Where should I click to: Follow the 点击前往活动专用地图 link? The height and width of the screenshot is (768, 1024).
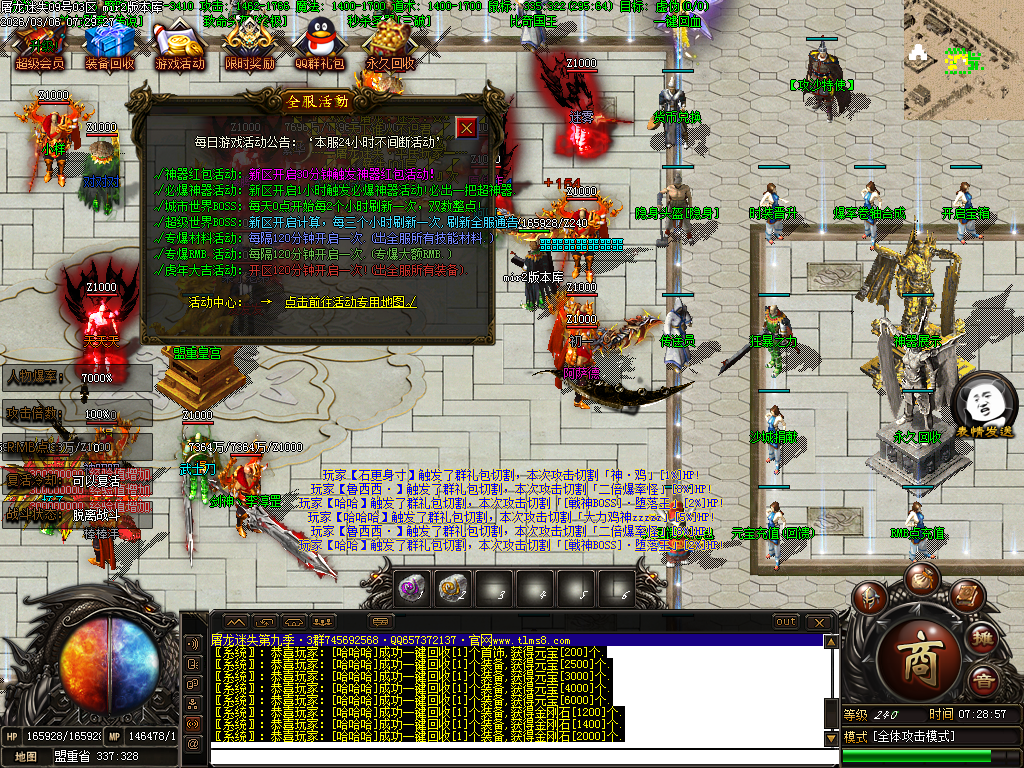(350, 301)
